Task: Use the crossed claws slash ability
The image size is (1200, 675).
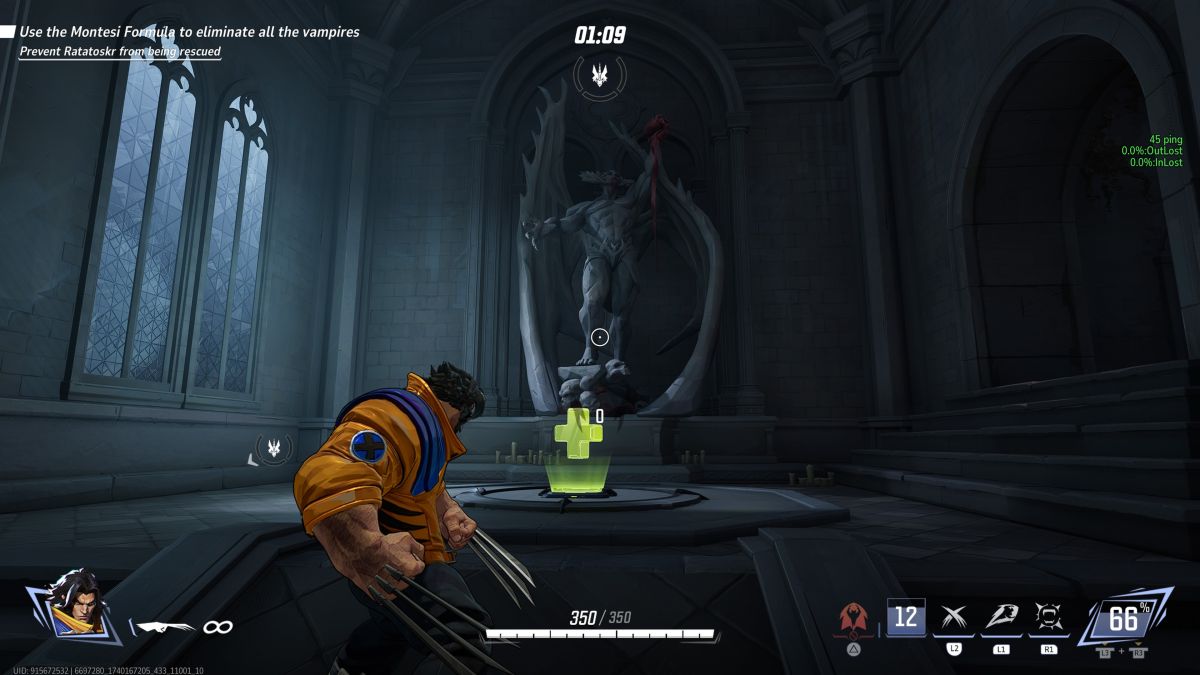Action: tap(954, 617)
